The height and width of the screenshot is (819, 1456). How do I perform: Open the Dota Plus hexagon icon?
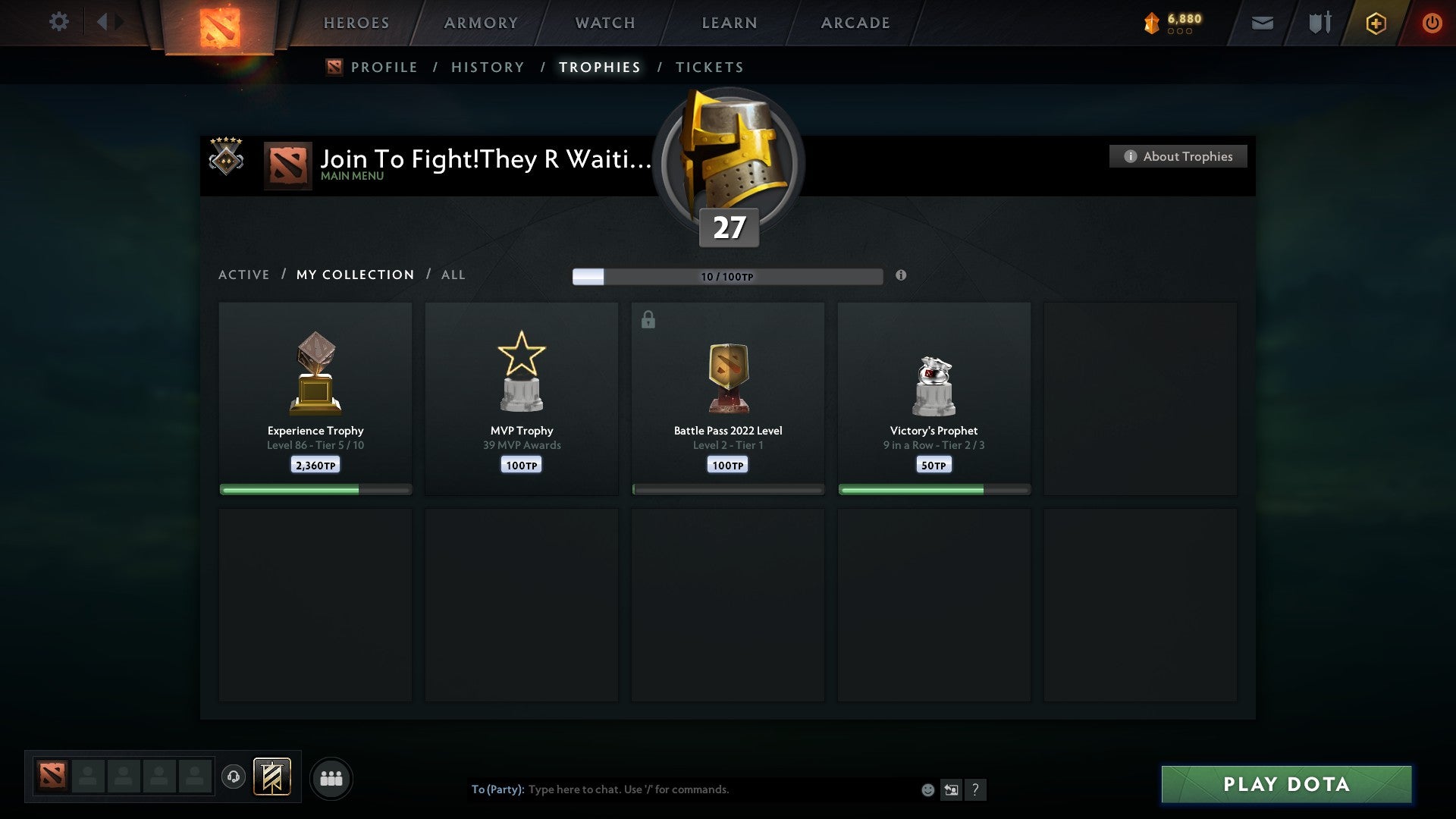(x=1376, y=23)
